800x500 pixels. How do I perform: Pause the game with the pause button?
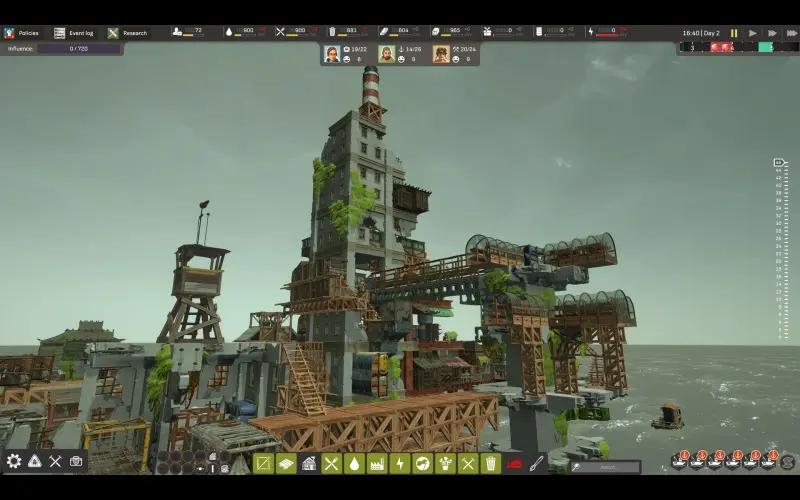point(734,33)
